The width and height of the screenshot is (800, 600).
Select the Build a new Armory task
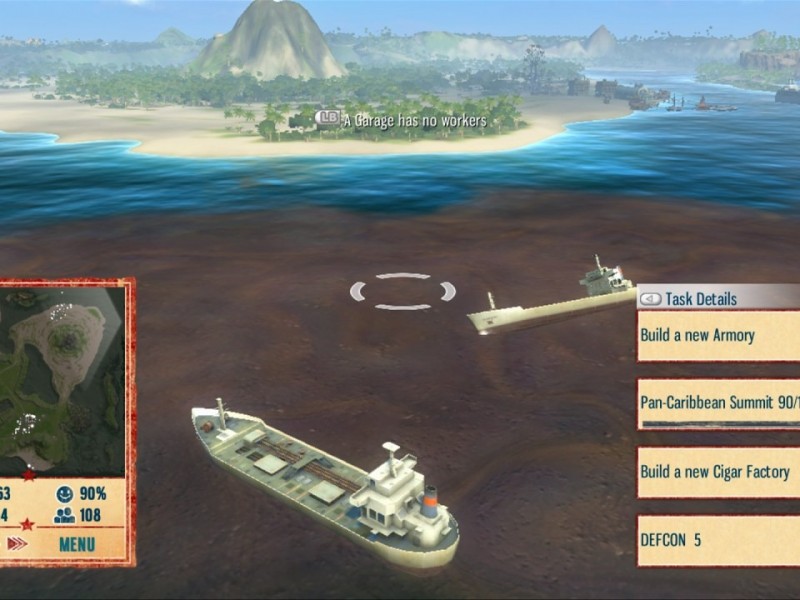pos(718,336)
